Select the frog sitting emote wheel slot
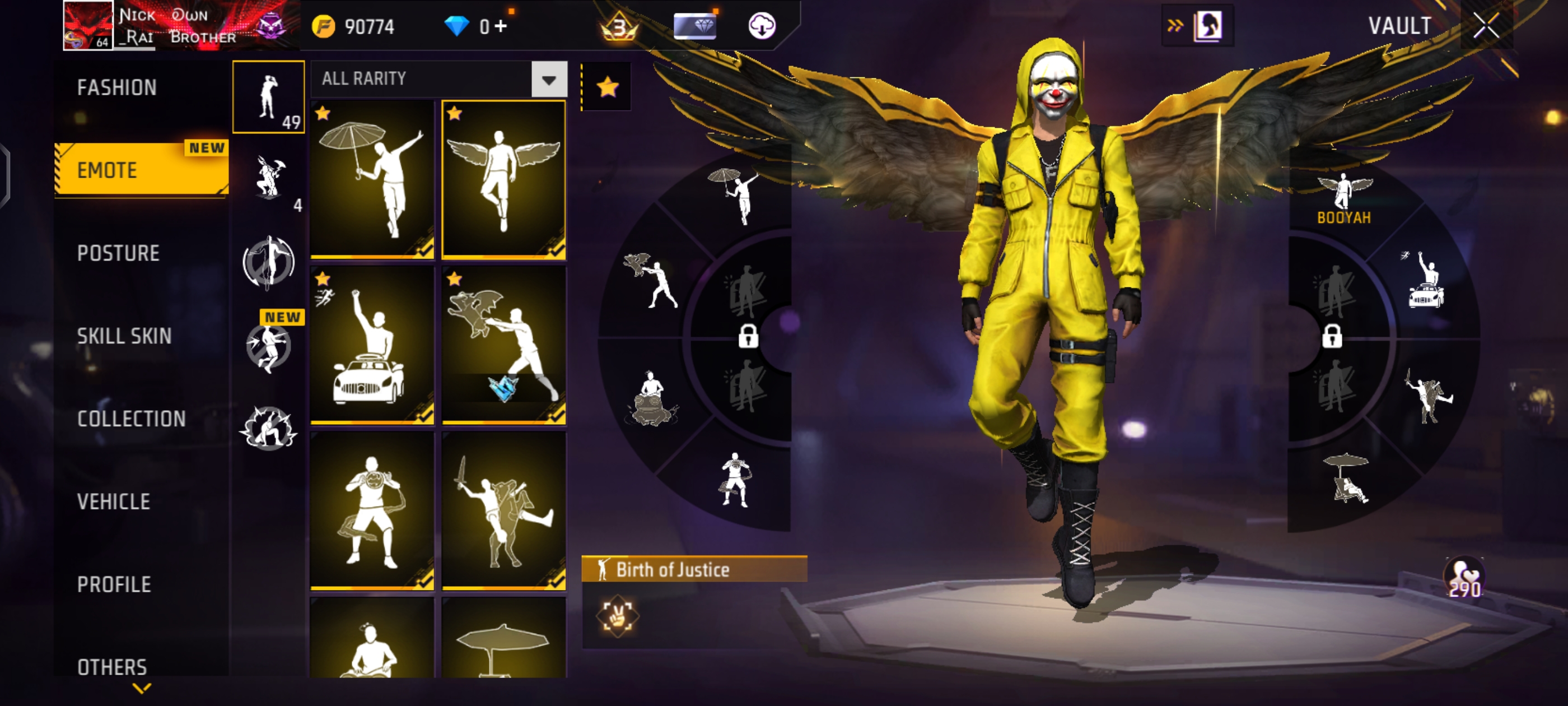This screenshot has width=1568, height=706. point(651,399)
